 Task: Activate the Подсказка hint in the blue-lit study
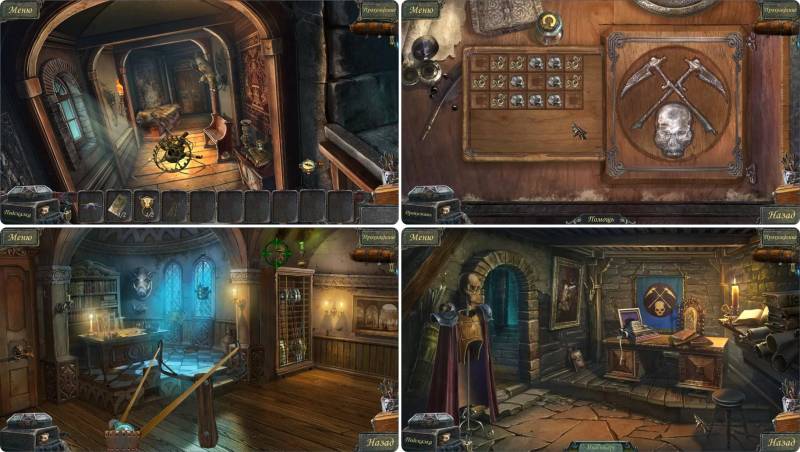point(20,441)
